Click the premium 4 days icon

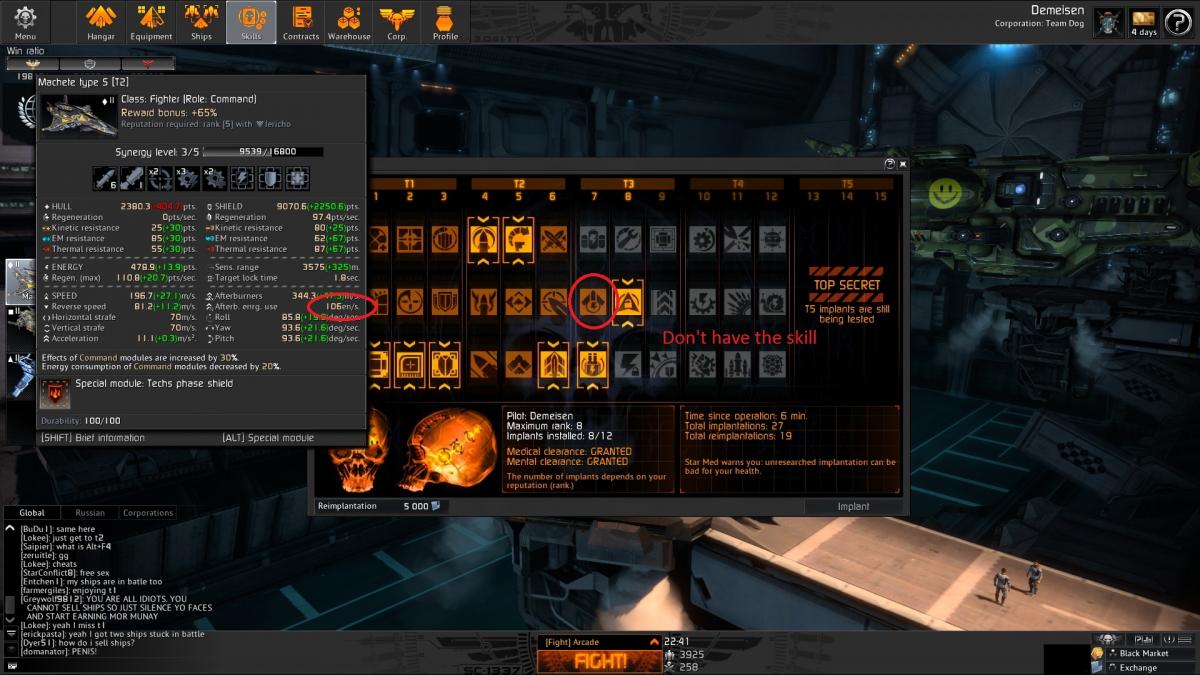pyautogui.click(x=1143, y=22)
